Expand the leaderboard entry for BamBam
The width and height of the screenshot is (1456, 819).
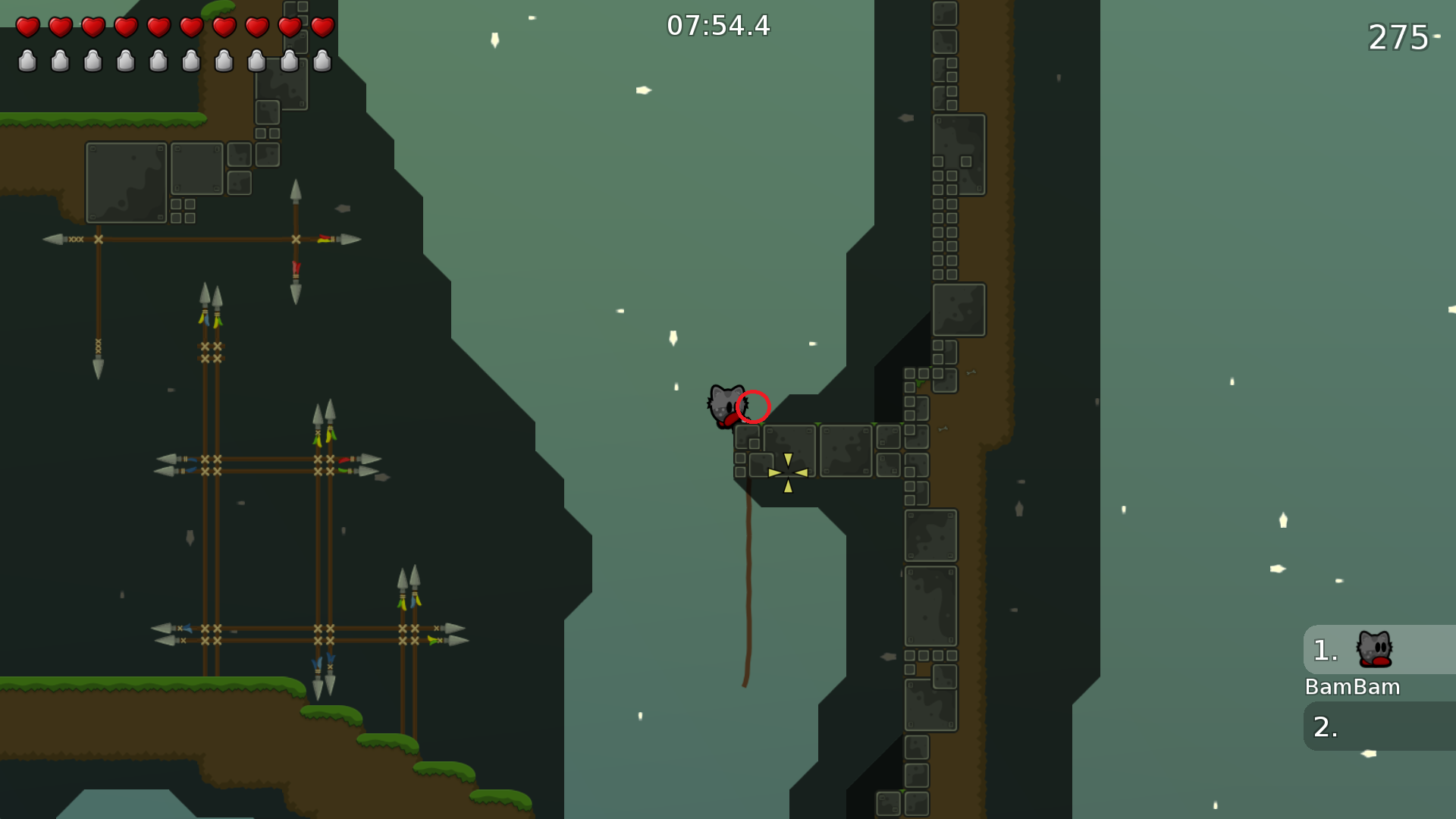1377,650
